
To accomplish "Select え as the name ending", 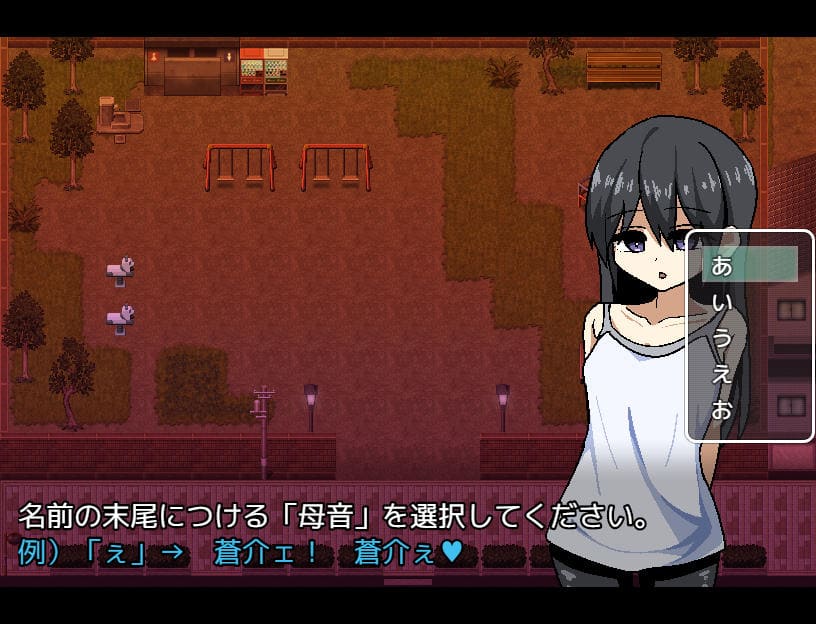I will pyautogui.click(x=749, y=373).
